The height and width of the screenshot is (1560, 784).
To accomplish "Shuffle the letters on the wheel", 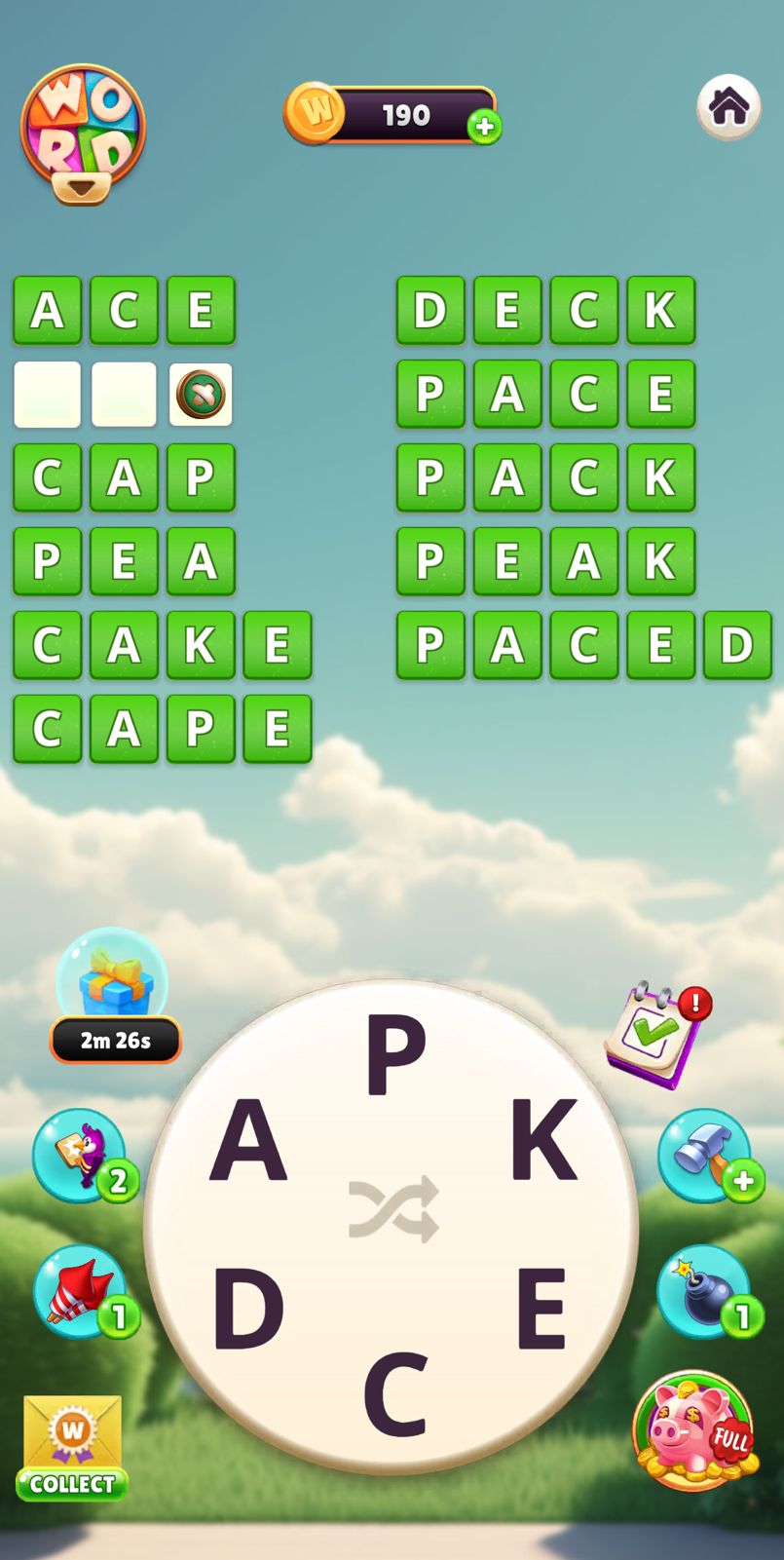I will click(x=393, y=1209).
